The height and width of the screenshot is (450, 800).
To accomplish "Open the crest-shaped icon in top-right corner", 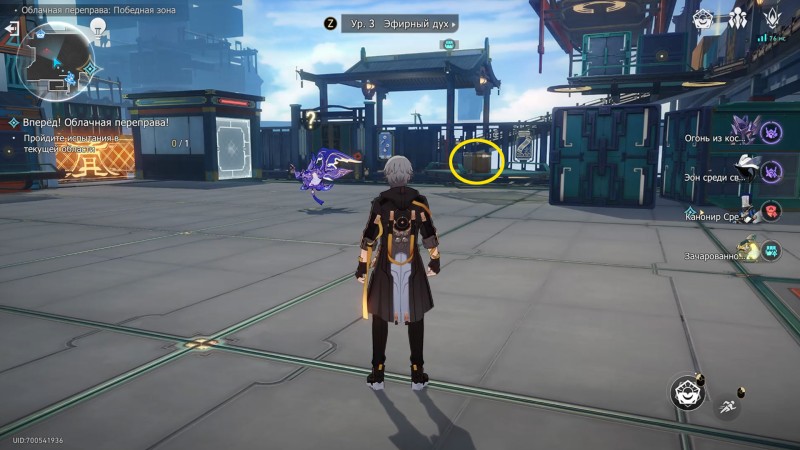I will coord(773,18).
